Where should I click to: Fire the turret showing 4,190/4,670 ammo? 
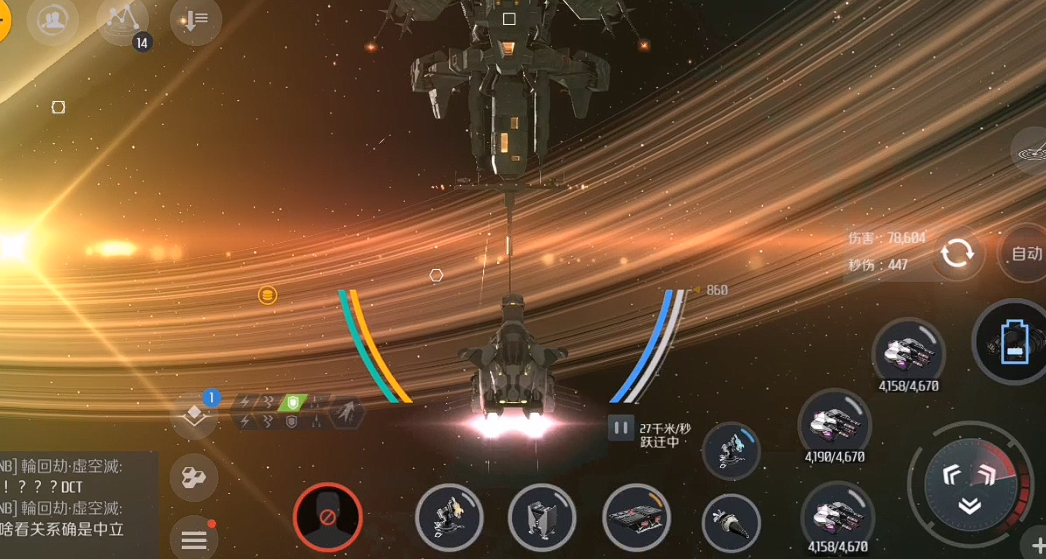click(x=834, y=424)
